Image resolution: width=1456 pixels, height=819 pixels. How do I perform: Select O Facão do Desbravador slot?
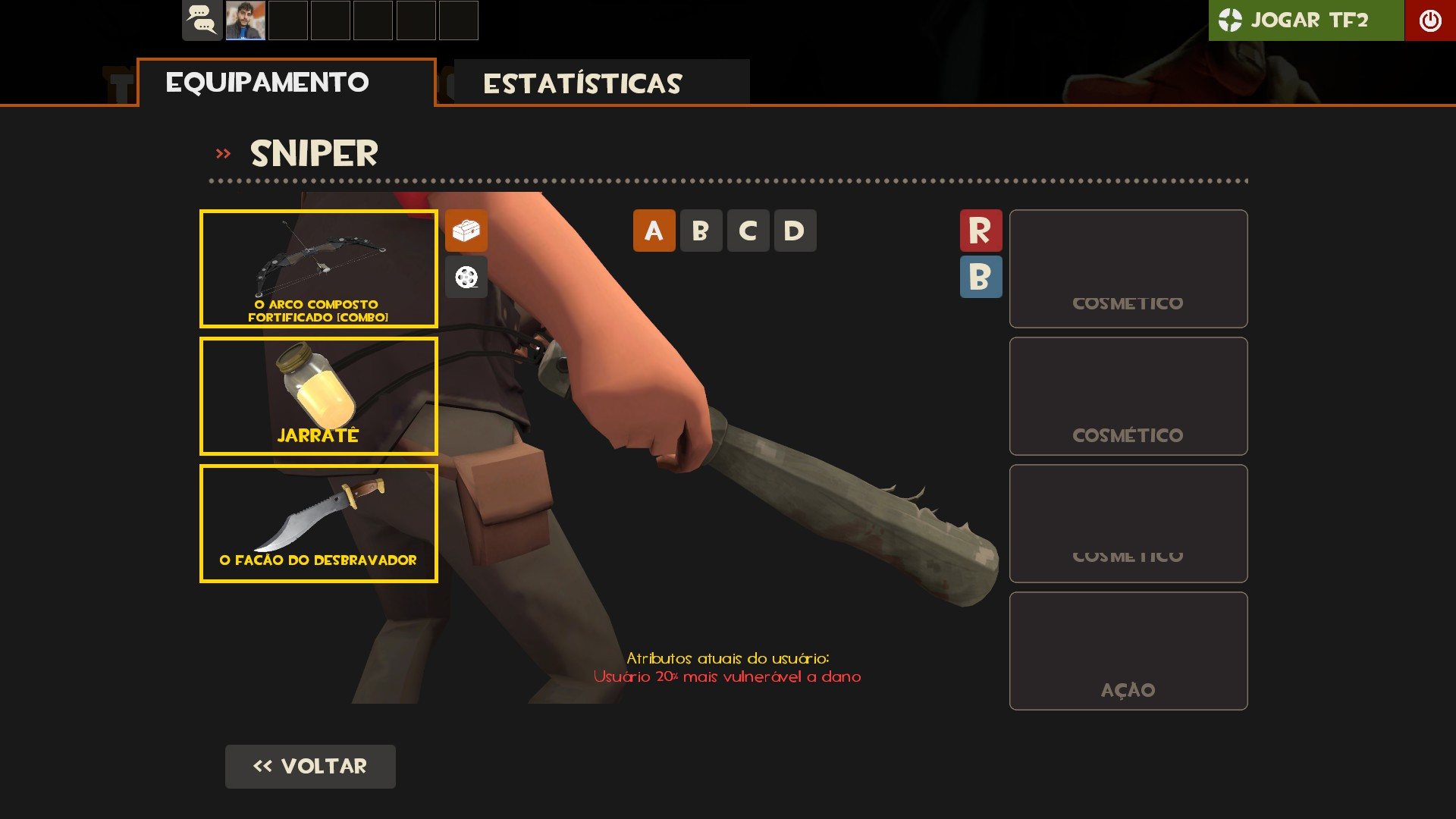[x=318, y=523]
